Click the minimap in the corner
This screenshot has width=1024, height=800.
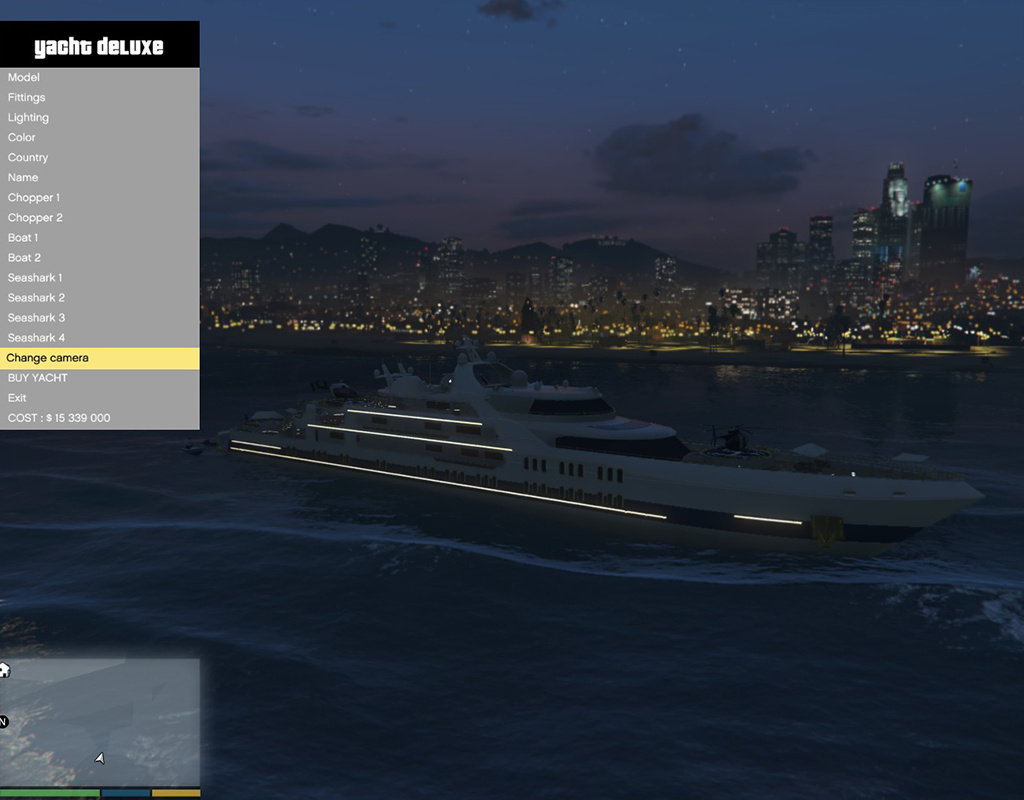click(100, 722)
